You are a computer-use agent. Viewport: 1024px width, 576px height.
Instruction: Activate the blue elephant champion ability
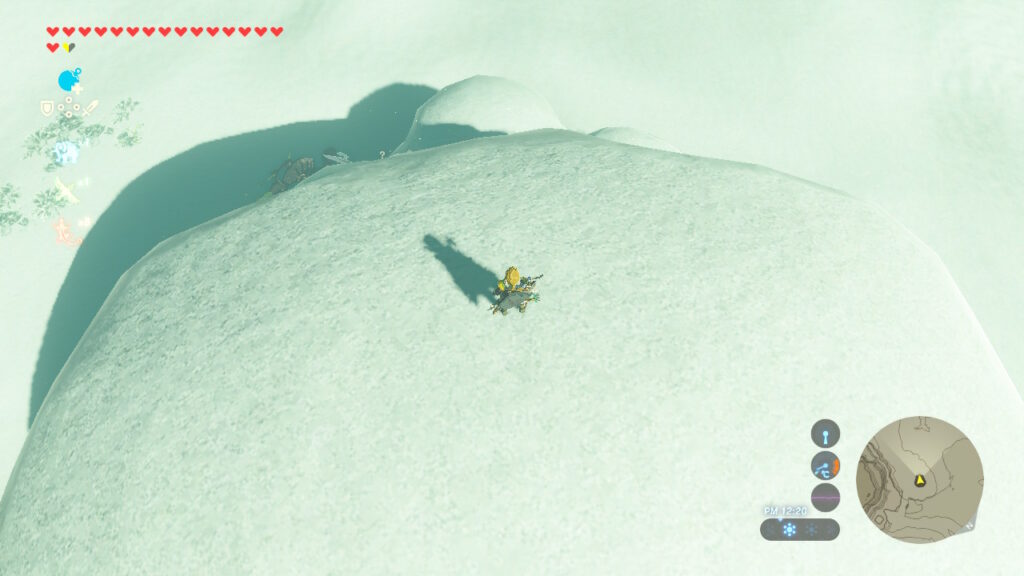pyautogui.click(x=66, y=152)
